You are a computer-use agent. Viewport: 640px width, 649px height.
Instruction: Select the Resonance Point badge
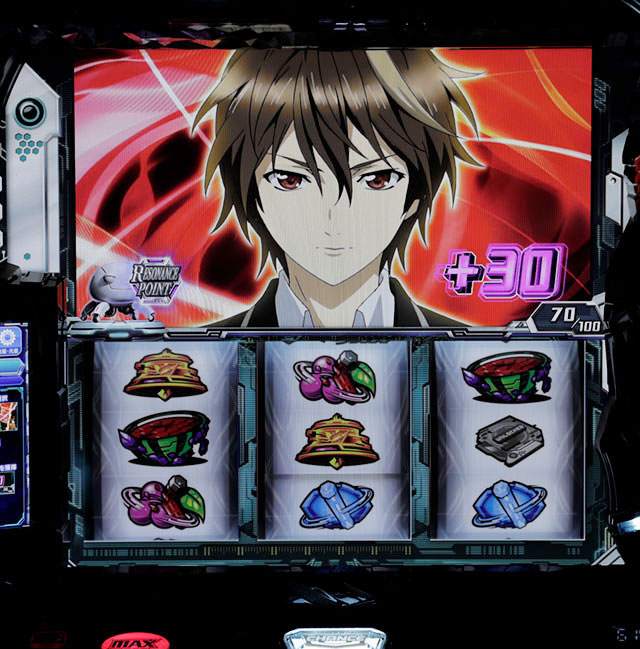coord(154,284)
